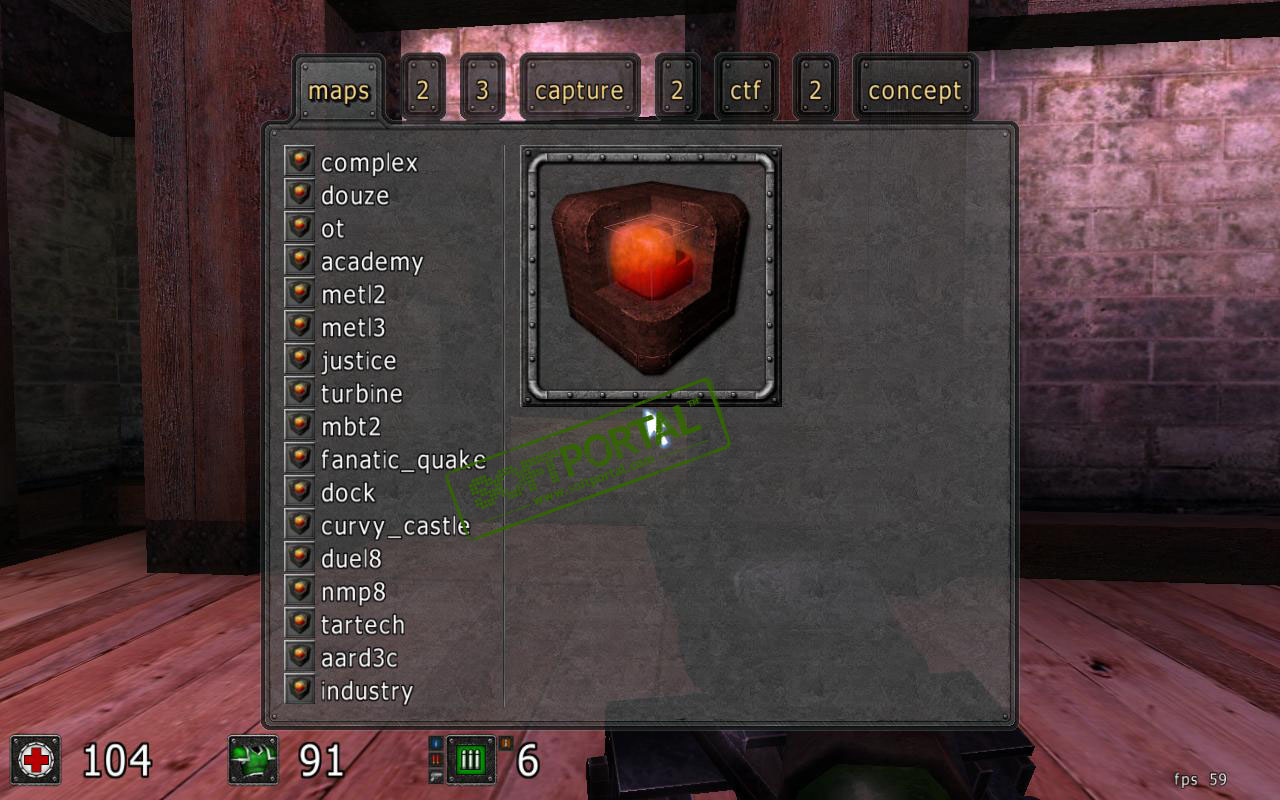1280x800 pixels.
Task: Pick the academy map
Action: [x=371, y=261]
